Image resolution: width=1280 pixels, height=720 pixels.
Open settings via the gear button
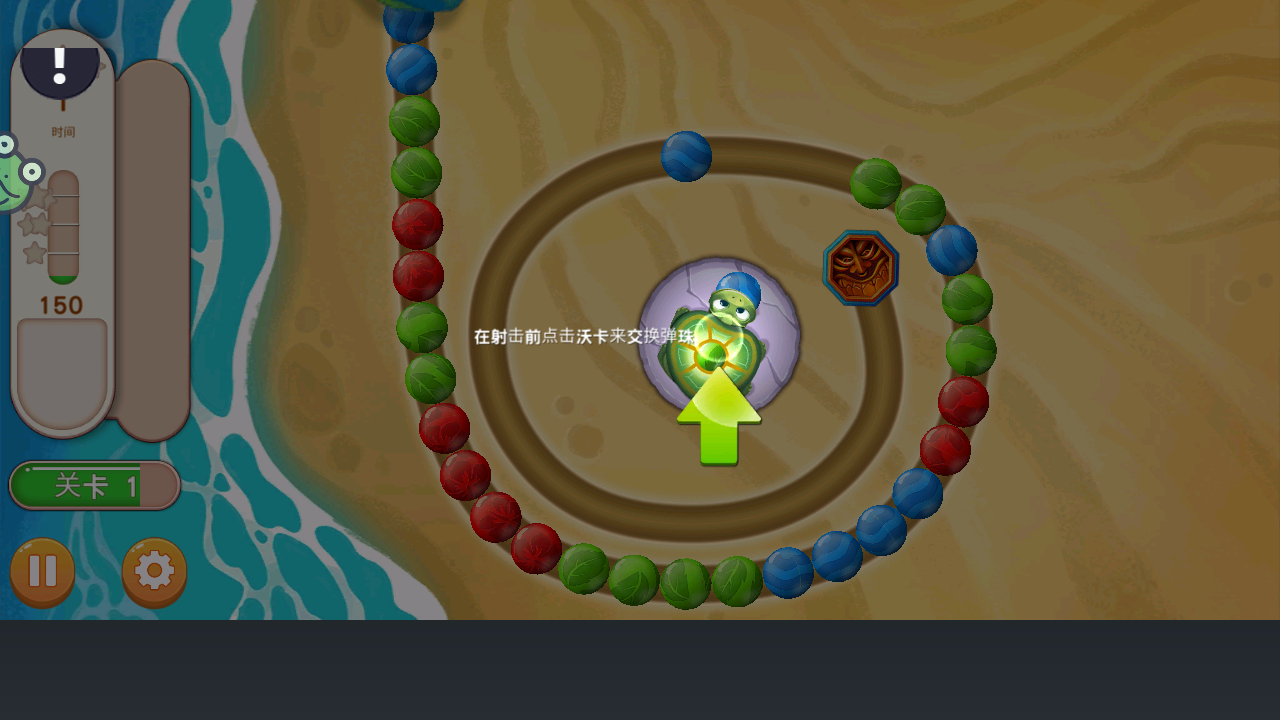click(x=154, y=571)
